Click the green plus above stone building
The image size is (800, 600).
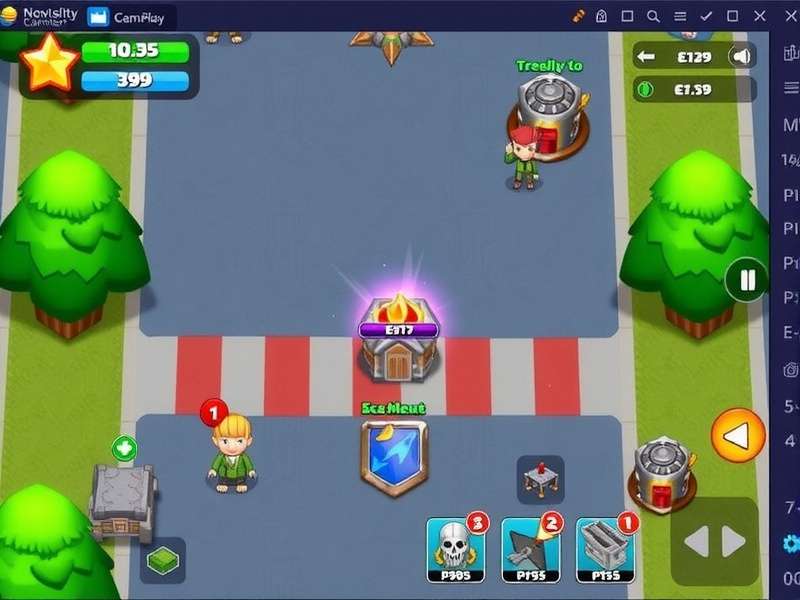pyautogui.click(x=124, y=448)
